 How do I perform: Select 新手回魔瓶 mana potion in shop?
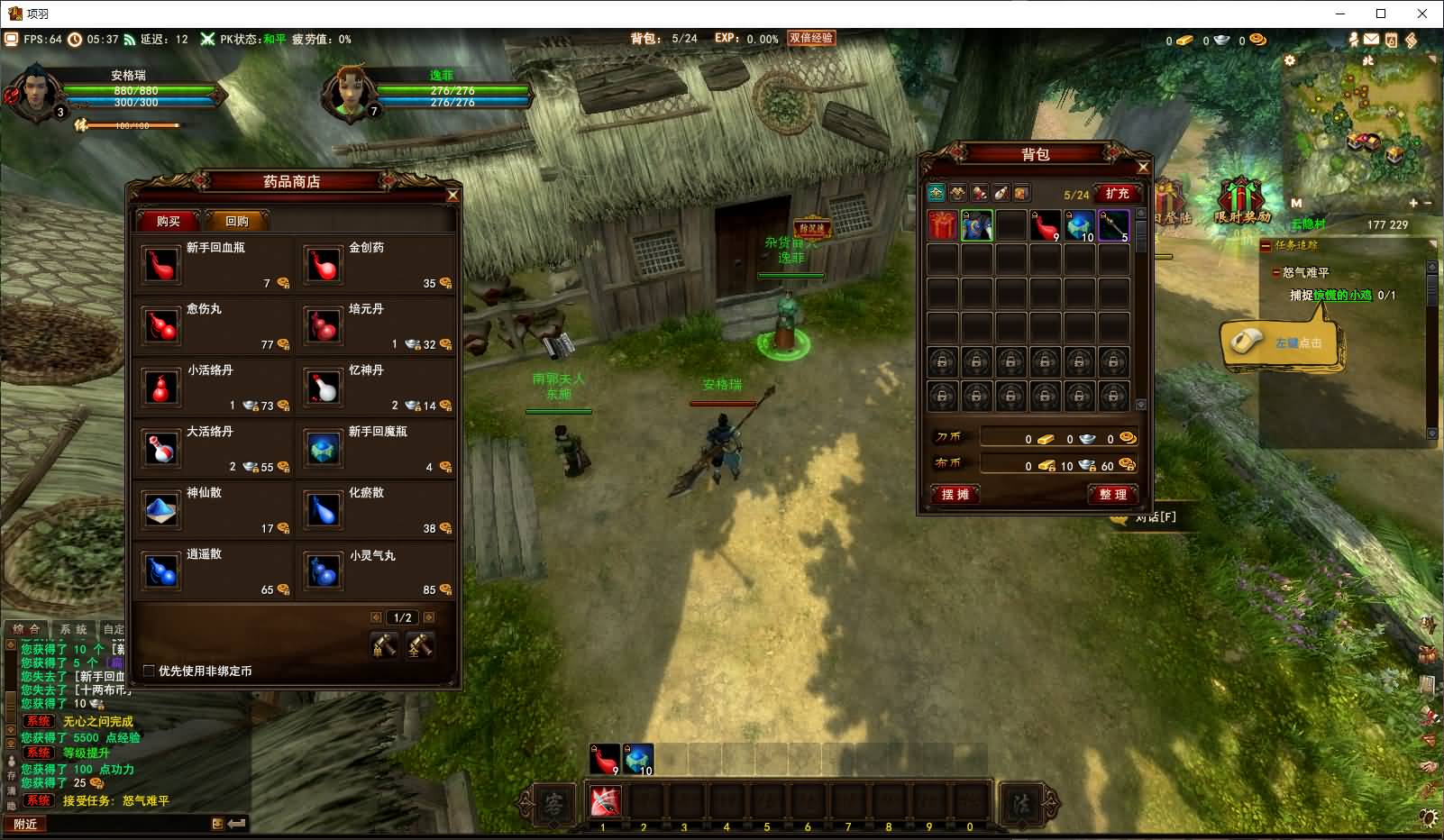point(324,448)
